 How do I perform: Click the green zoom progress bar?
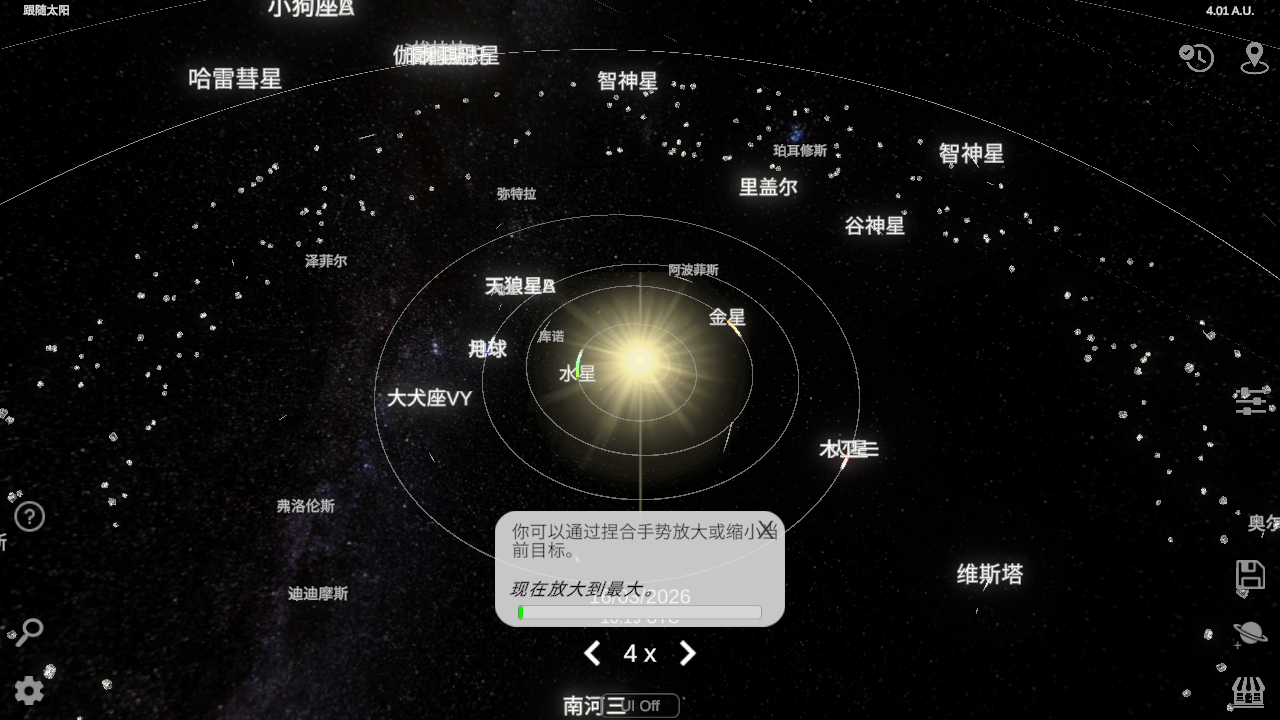point(523,613)
